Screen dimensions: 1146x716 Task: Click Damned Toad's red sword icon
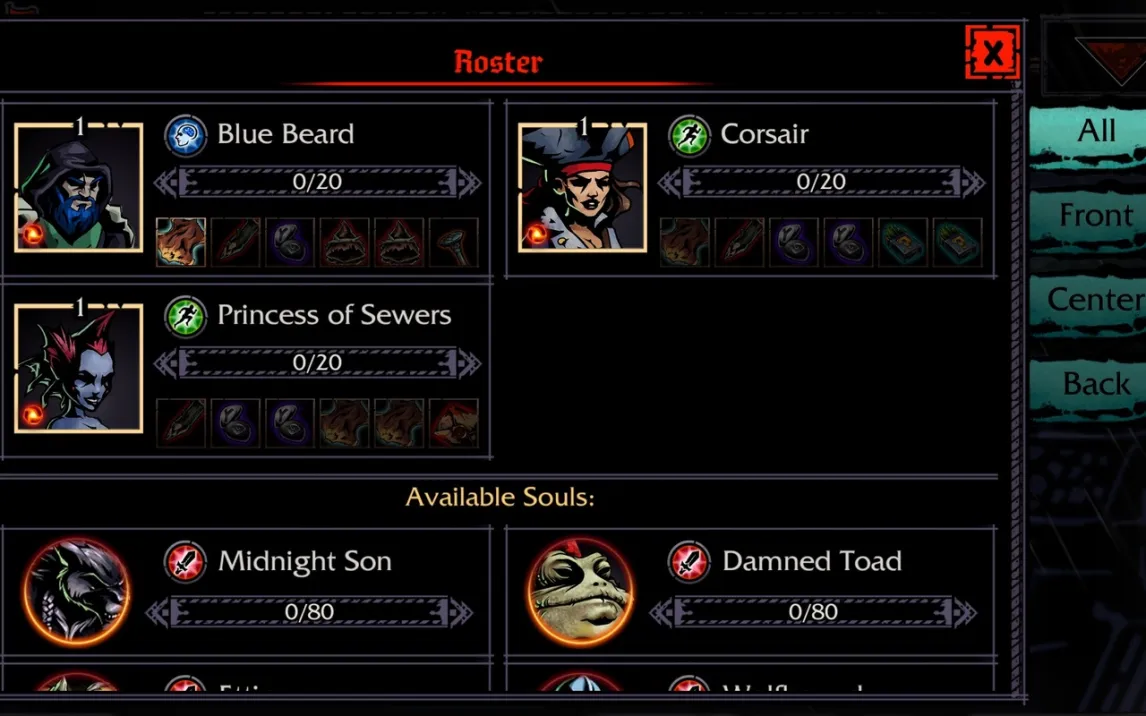[689, 562]
